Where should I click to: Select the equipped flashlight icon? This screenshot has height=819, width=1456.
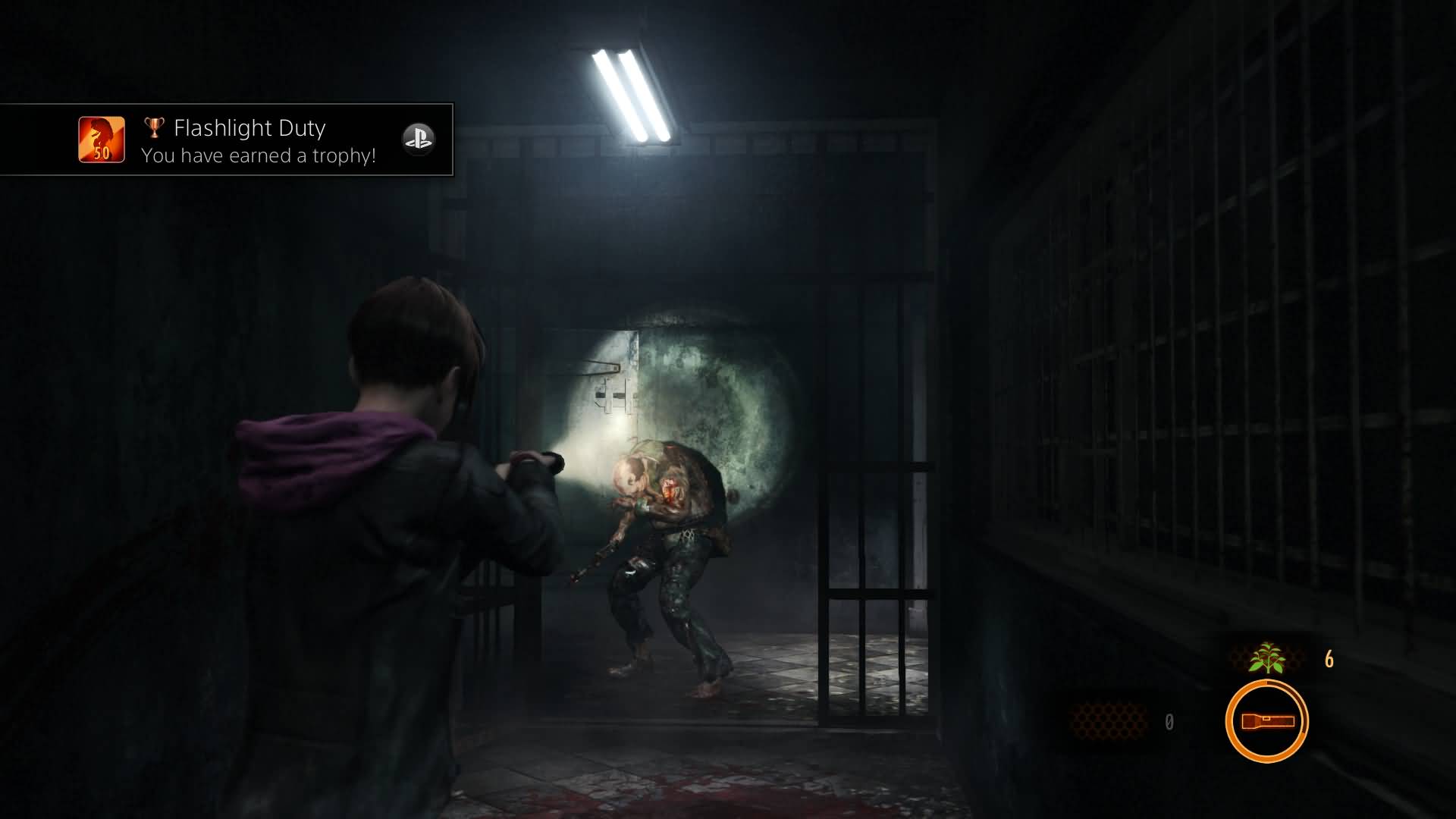pos(1266,720)
